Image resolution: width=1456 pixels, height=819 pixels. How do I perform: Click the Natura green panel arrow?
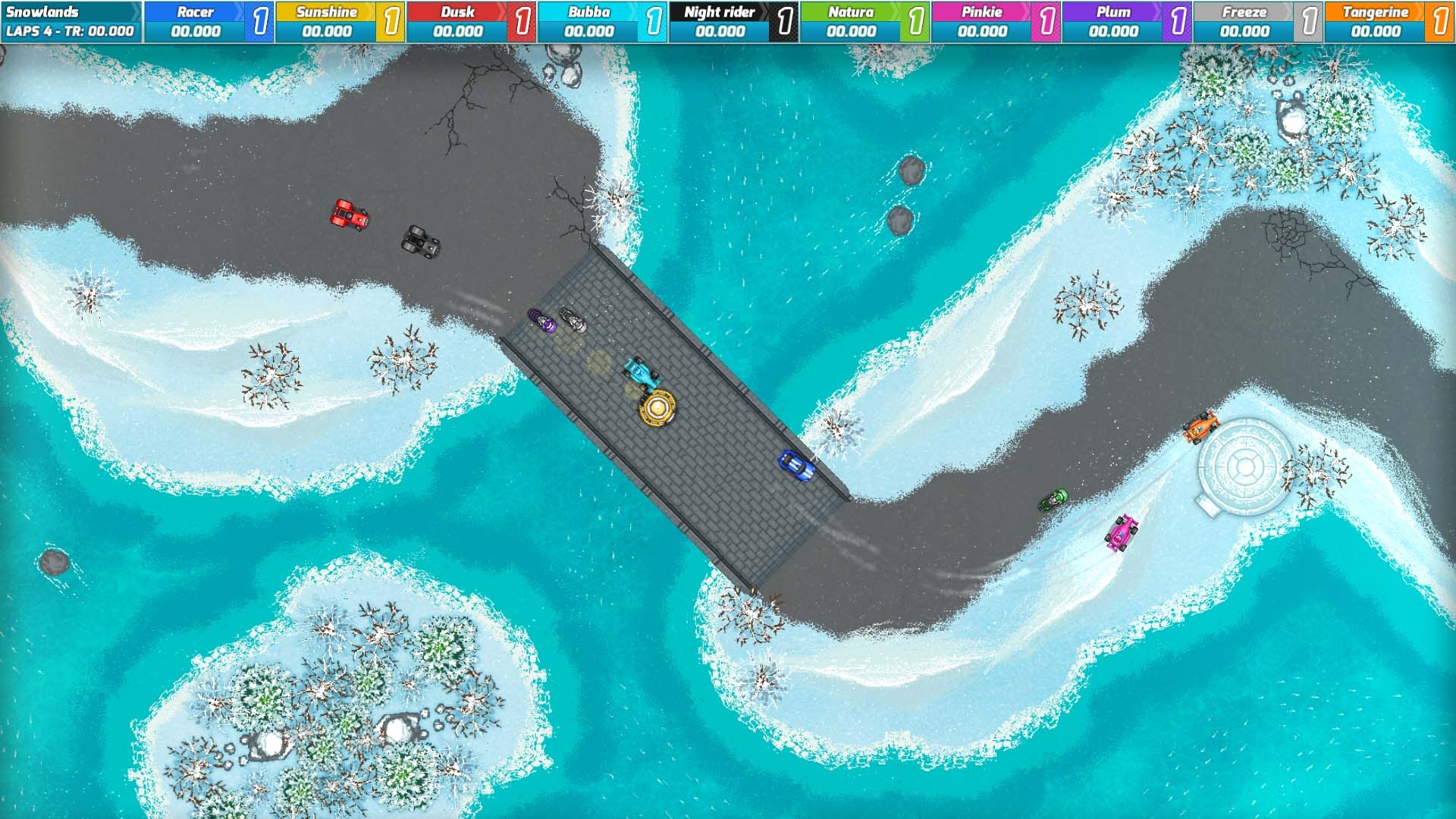point(898,11)
